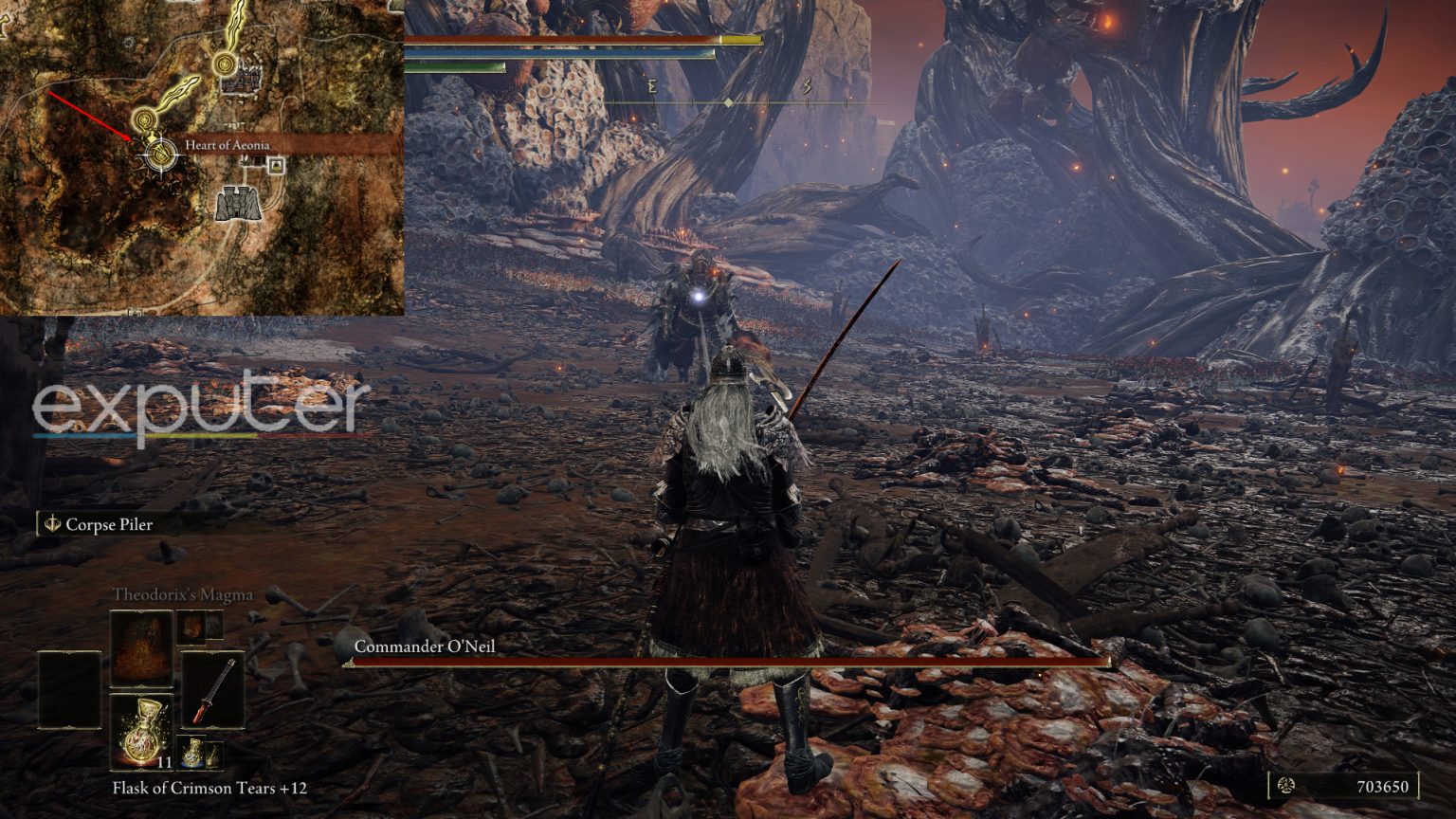This screenshot has width=1456, height=819.
Task: Expand the secondary spell slot preview
Action: (x=191, y=627)
